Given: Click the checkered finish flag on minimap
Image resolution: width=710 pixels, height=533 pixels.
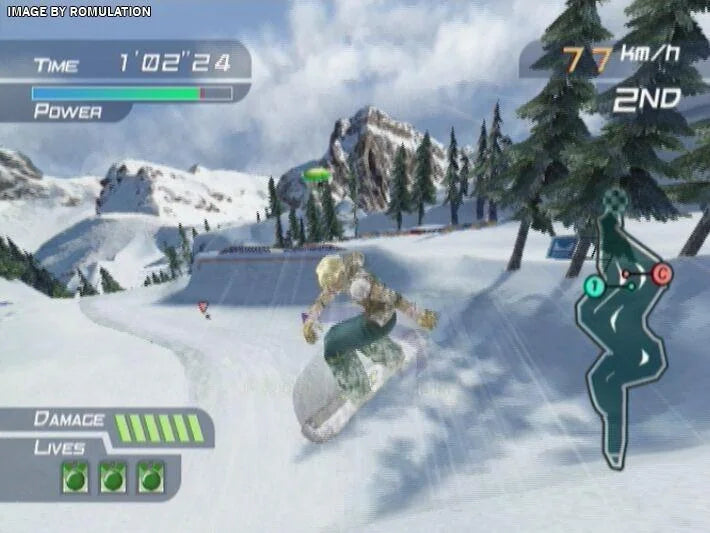Looking at the screenshot, I should (617, 200).
